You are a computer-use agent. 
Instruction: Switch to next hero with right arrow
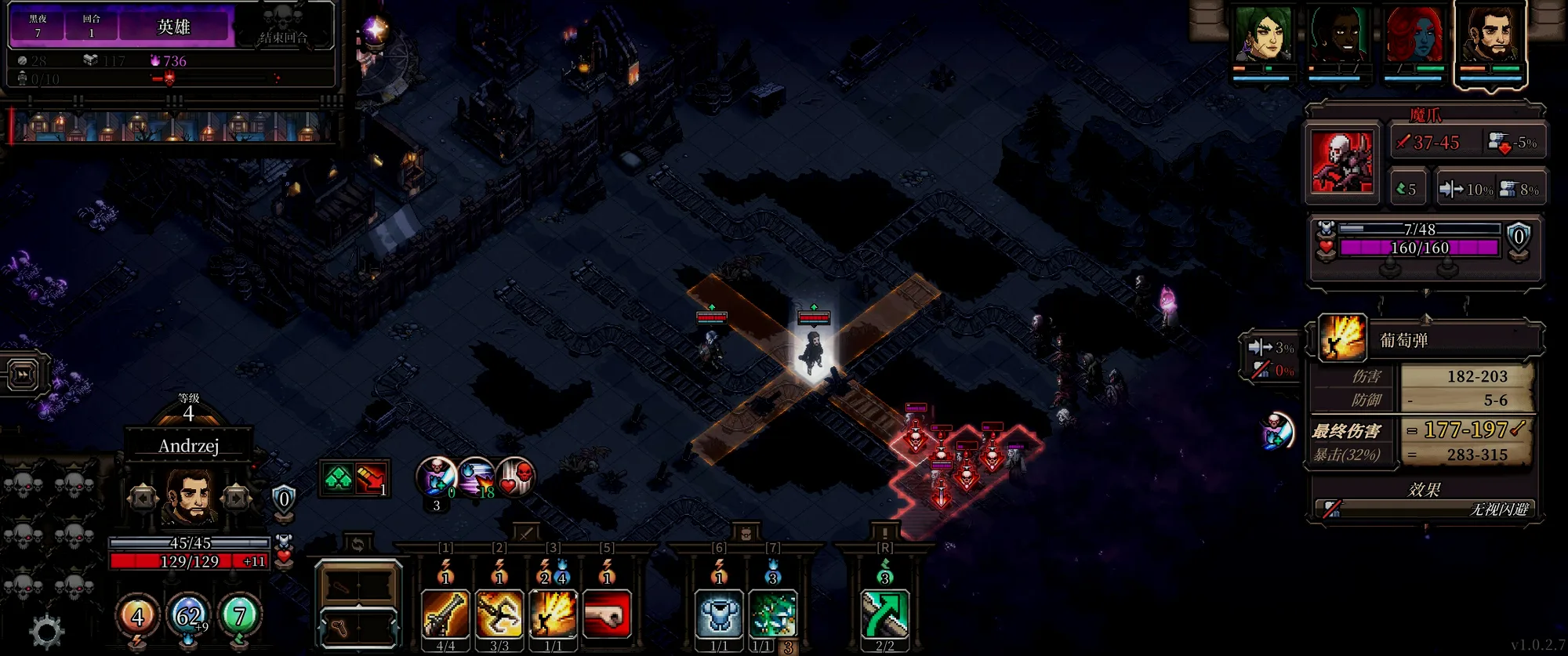pyautogui.click(x=235, y=498)
